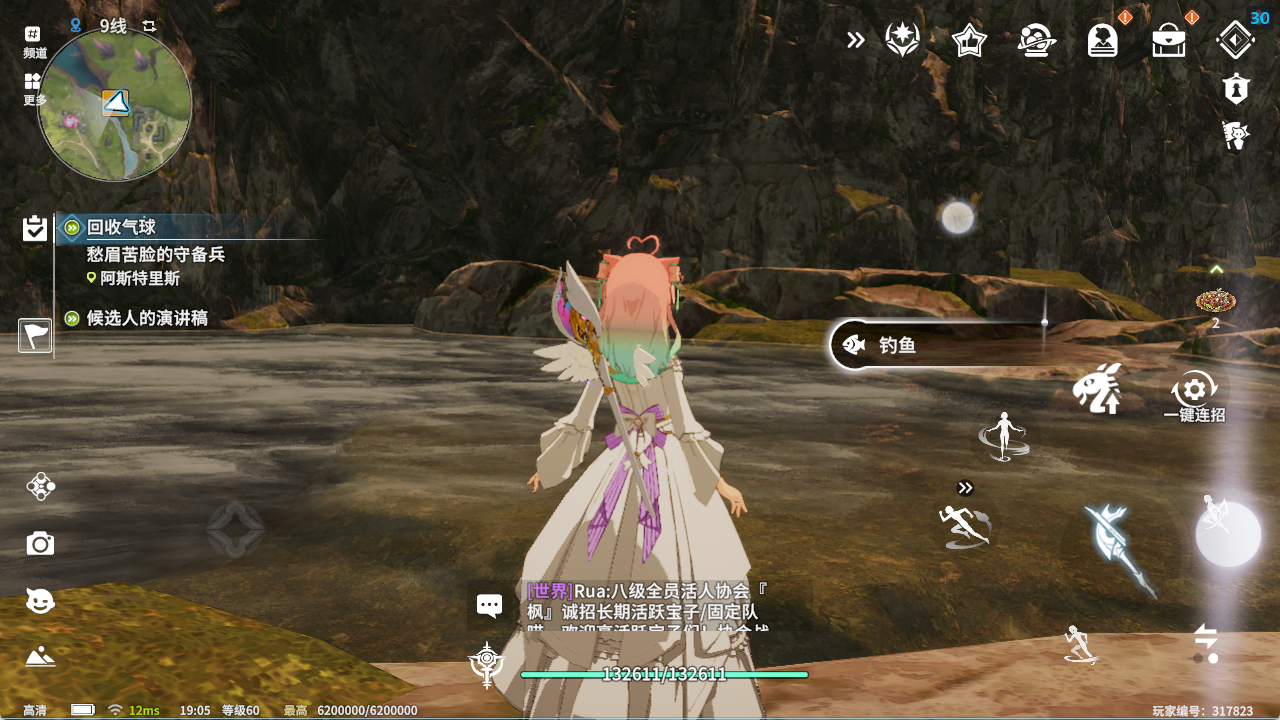Open the circular minimap
The height and width of the screenshot is (720, 1280).
(x=114, y=105)
